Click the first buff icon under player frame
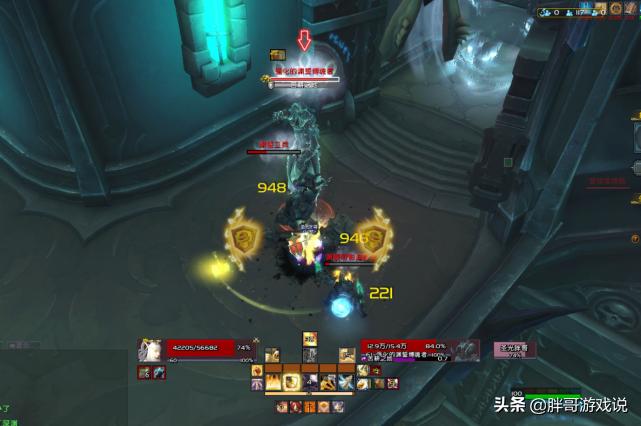The width and height of the screenshot is (641, 426). click(145, 372)
